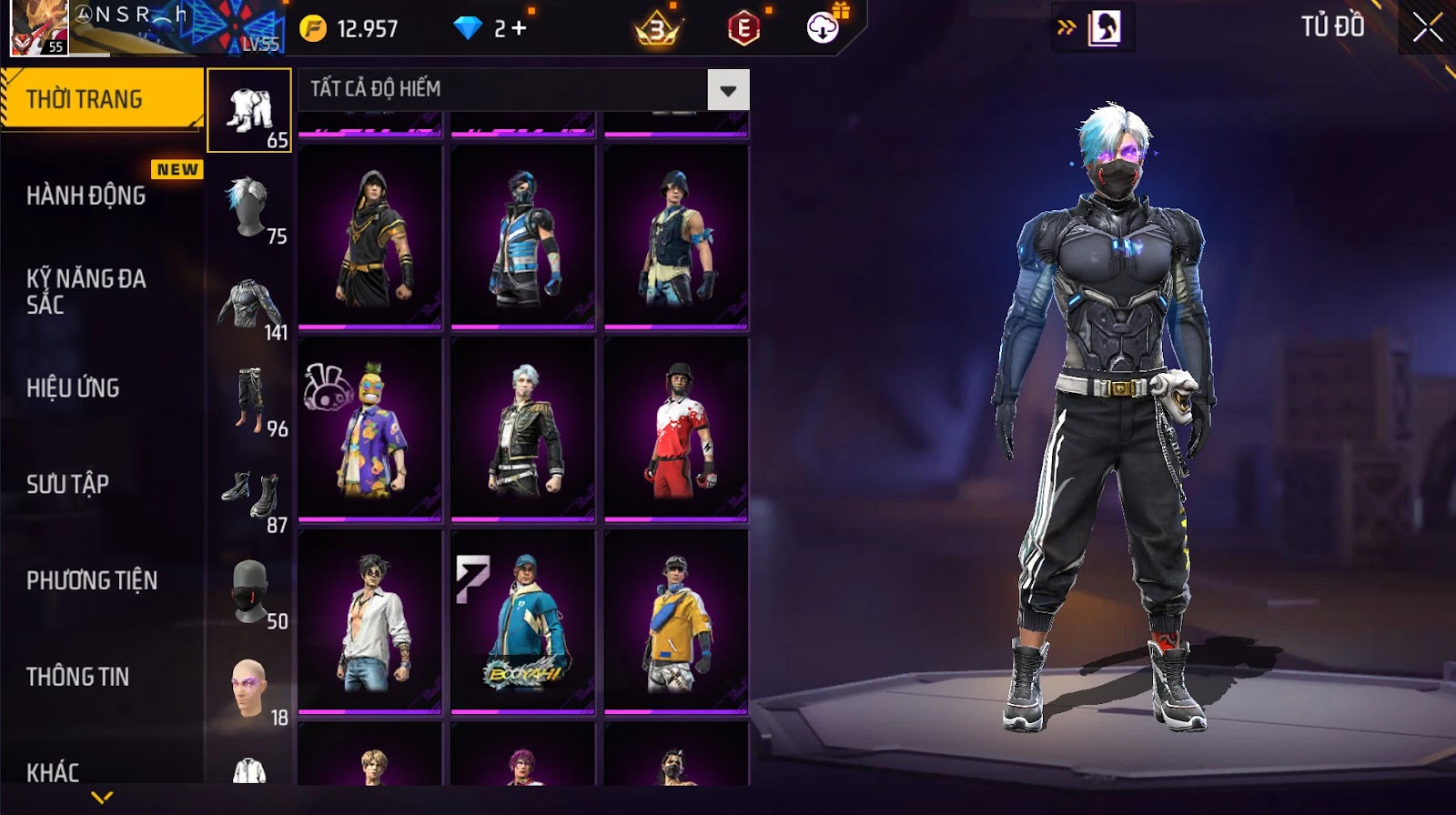The image size is (1456, 815).
Task: Select the Hiệu Ứng category
Action: pyautogui.click(x=73, y=387)
